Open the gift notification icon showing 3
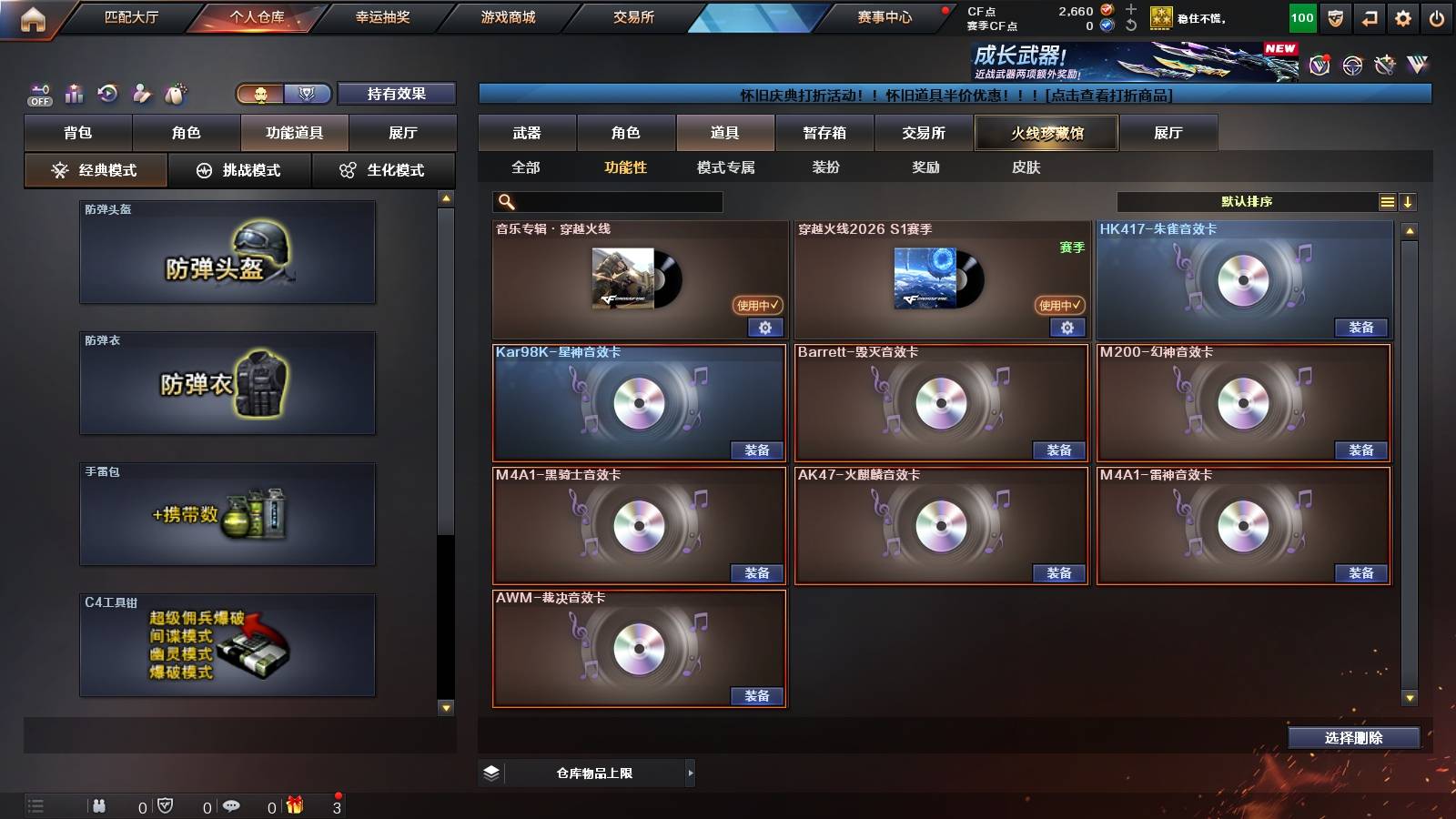Screen dimensions: 1456x819 (x=296, y=804)
